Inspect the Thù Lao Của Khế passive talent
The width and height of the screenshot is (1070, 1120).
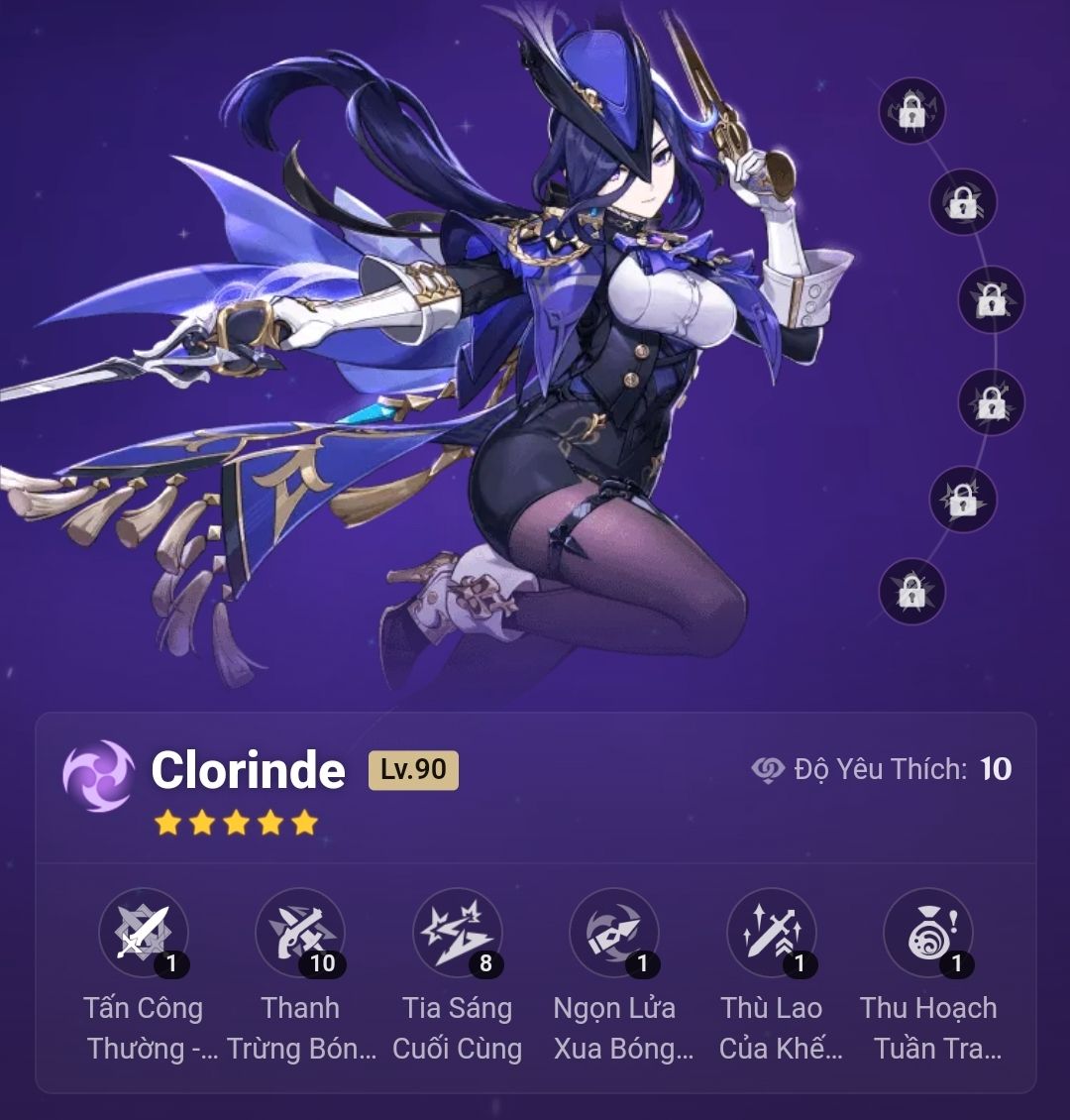point(772,933)
